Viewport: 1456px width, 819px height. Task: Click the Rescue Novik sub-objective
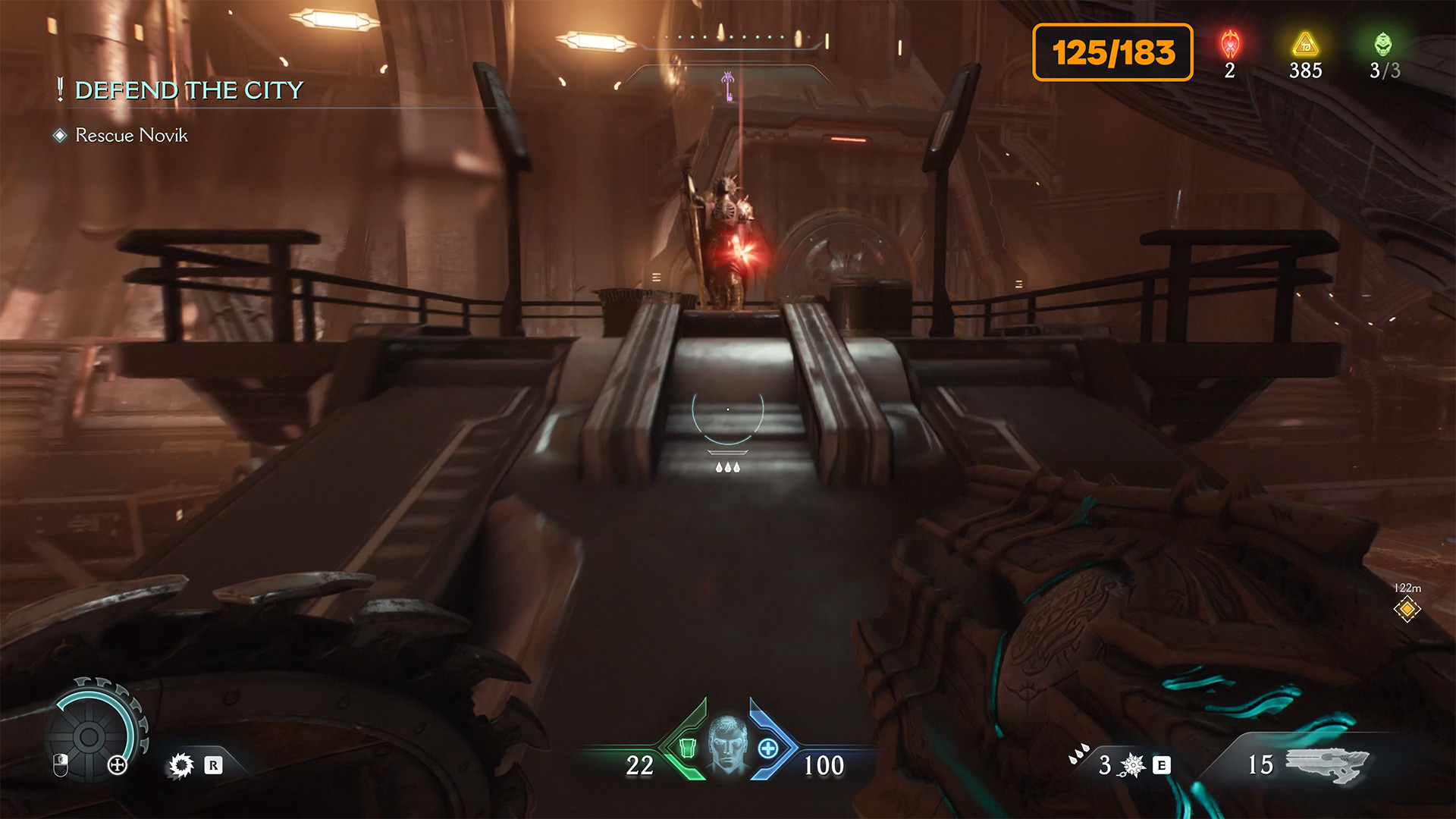click(x=131, y=135)
